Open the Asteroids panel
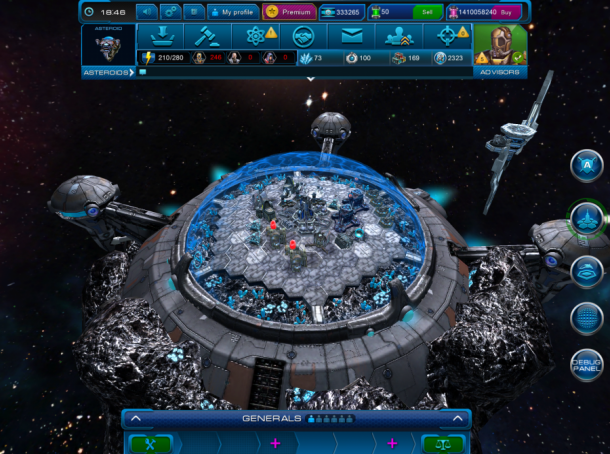Image resolution: width=610 pixels, height=454 pixels. point(107,48)
